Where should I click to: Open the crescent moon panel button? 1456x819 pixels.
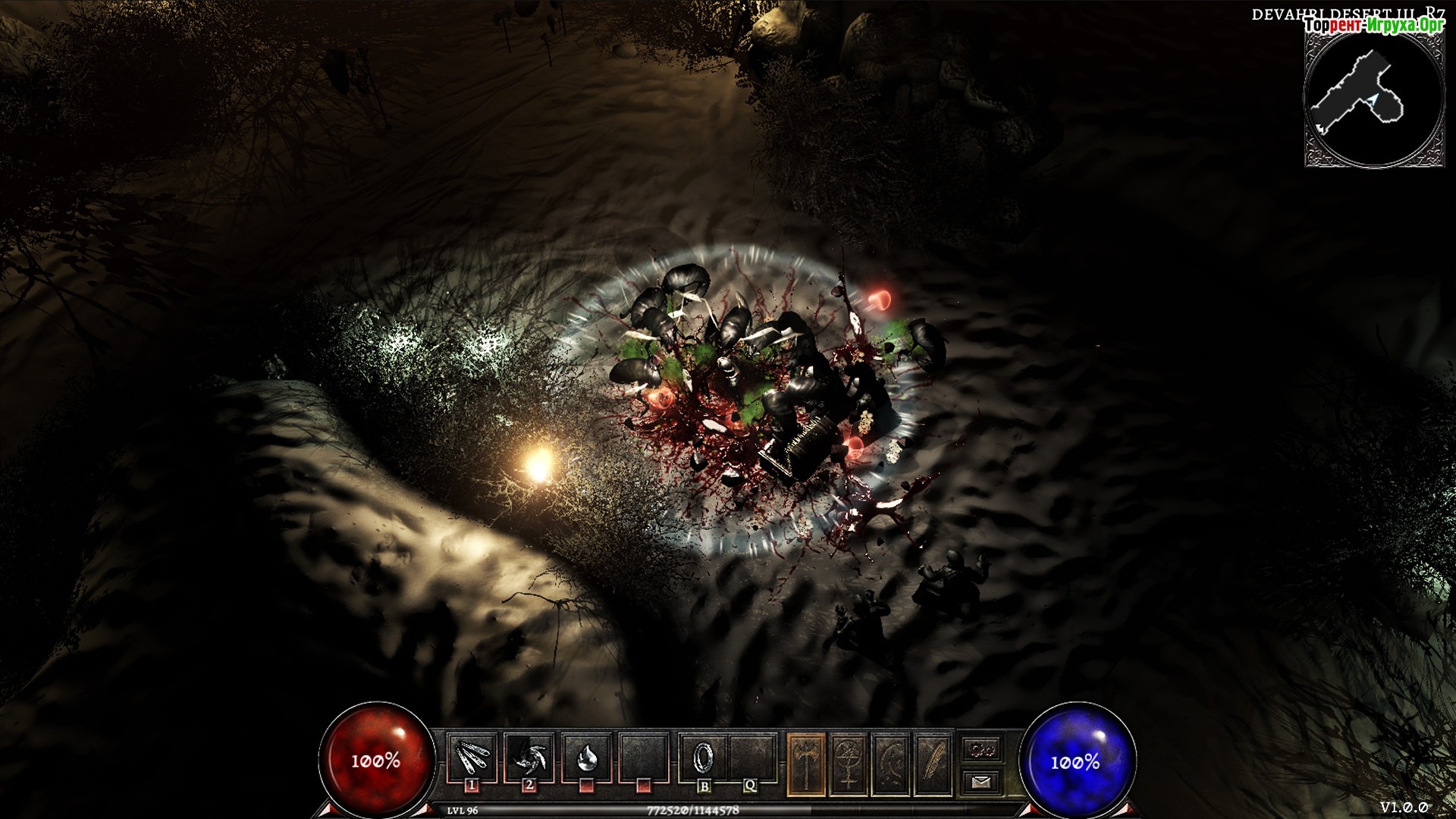pyautogui.click(x=892, y=764)
